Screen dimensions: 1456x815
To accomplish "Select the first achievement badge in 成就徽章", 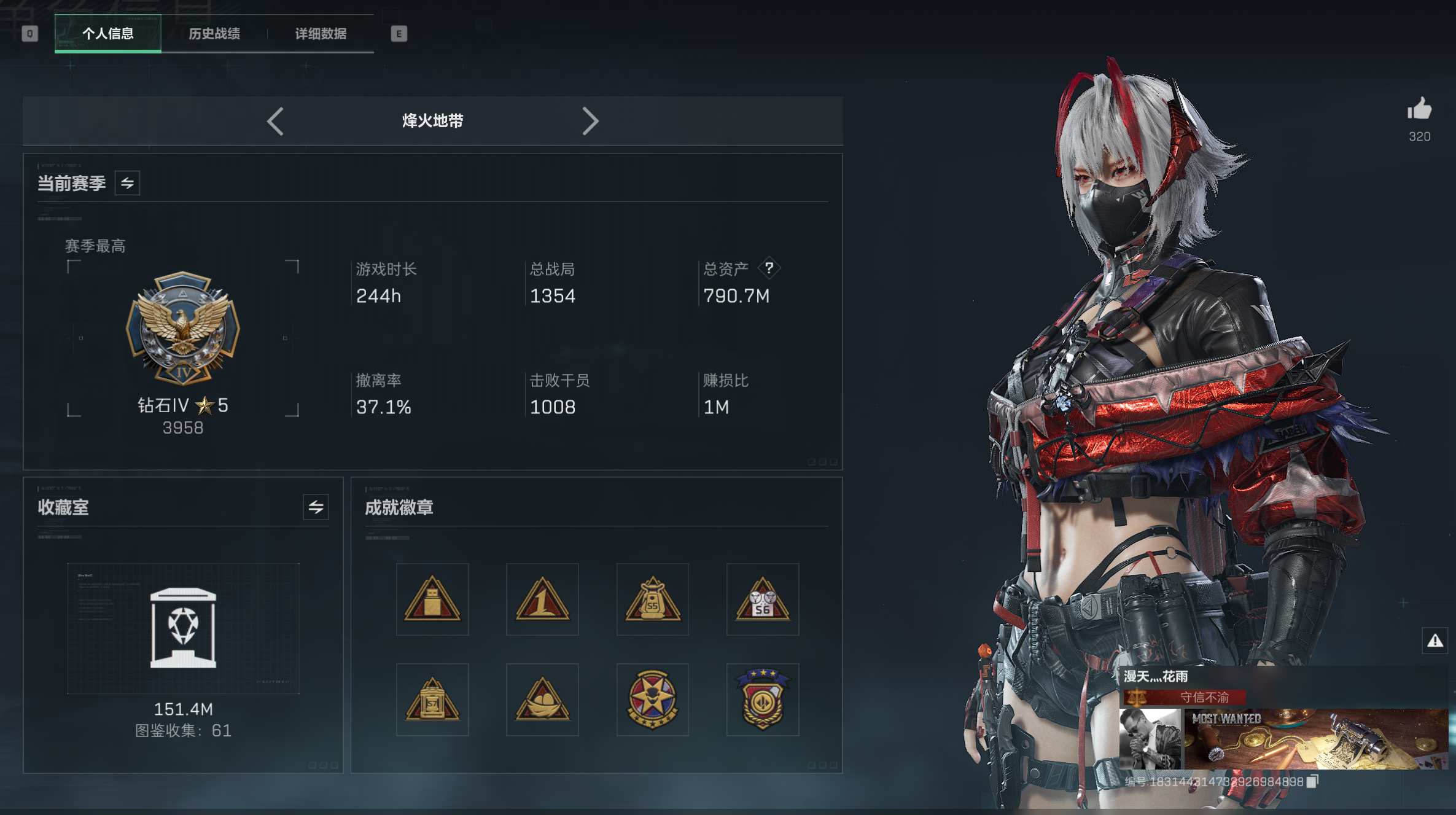I will click(432, 599).
